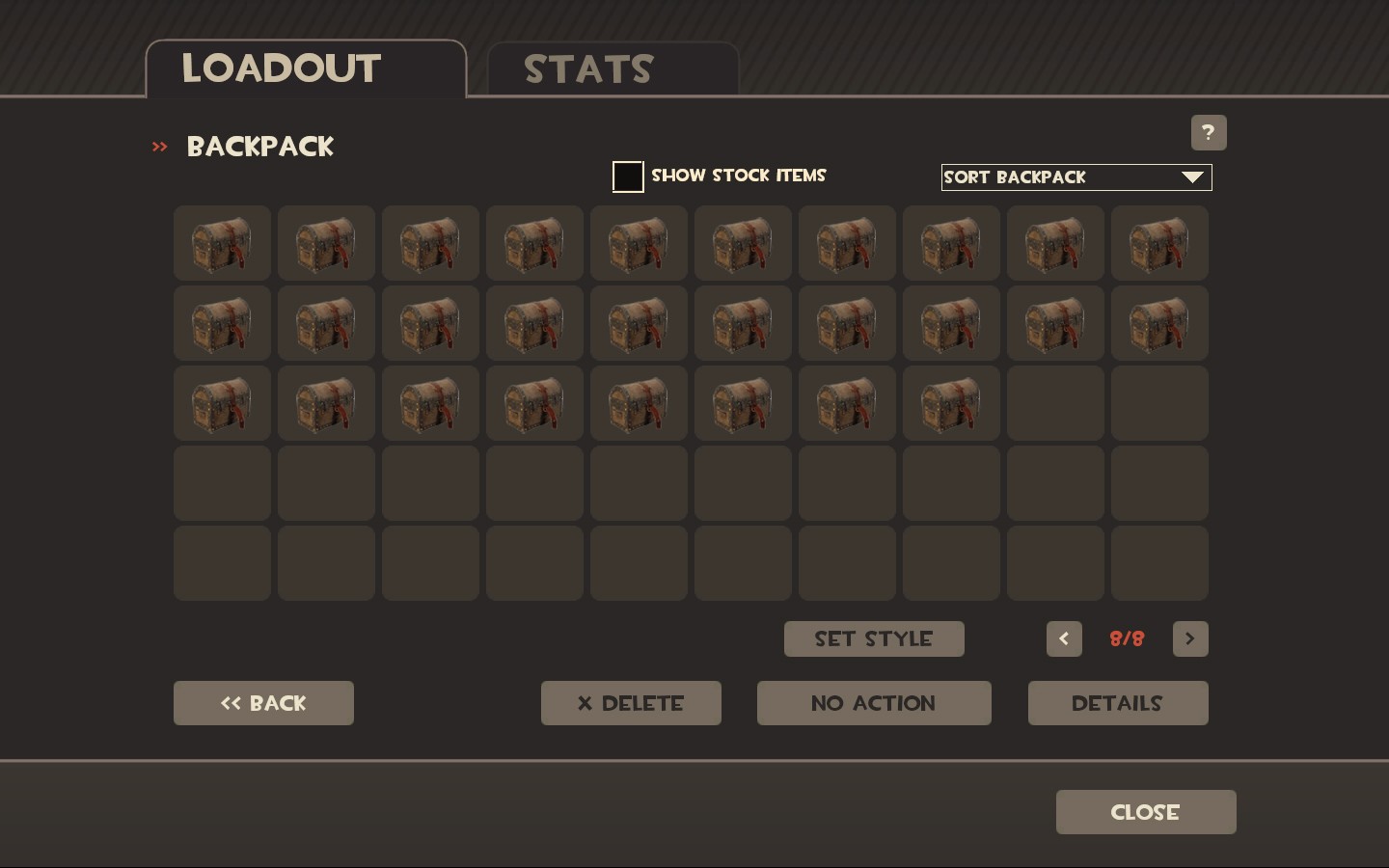Click the Sort Backpack dropdown arrow
This screenshot has width=1389, height=868.
pos(1193,177)
